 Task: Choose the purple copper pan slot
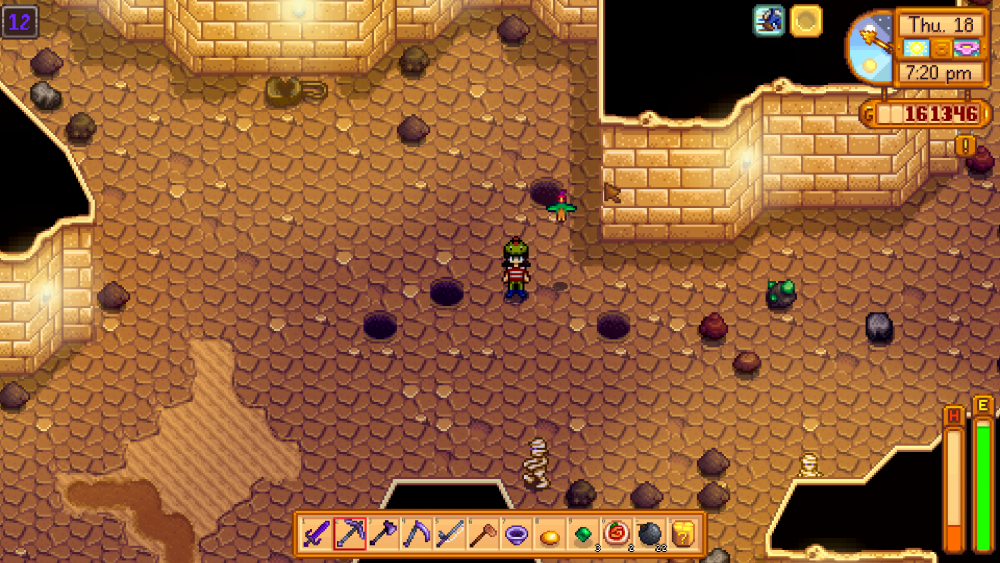516,533
